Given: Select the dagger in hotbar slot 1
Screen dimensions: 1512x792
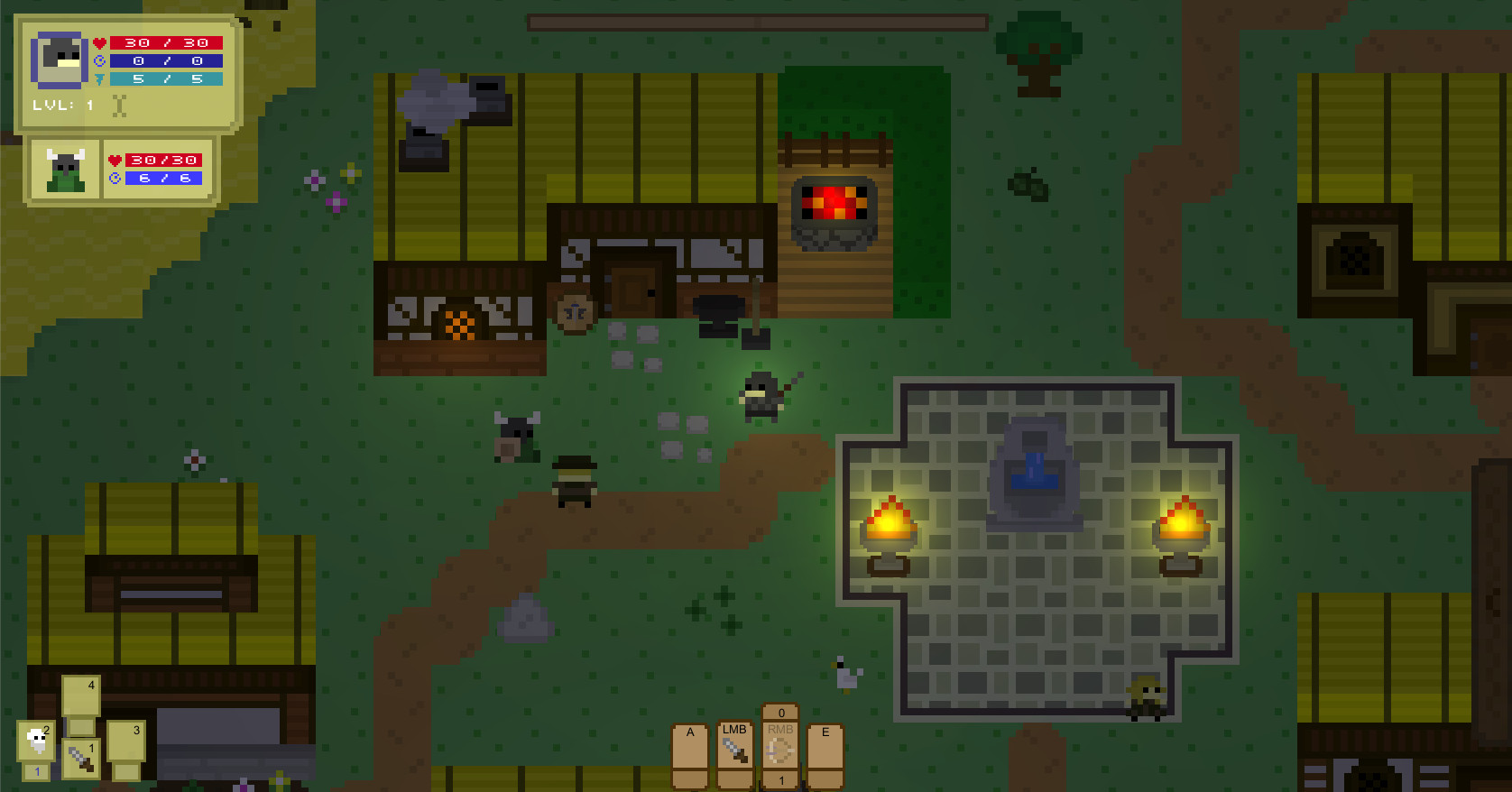Looking at the screenshot, I should point(80,759).
